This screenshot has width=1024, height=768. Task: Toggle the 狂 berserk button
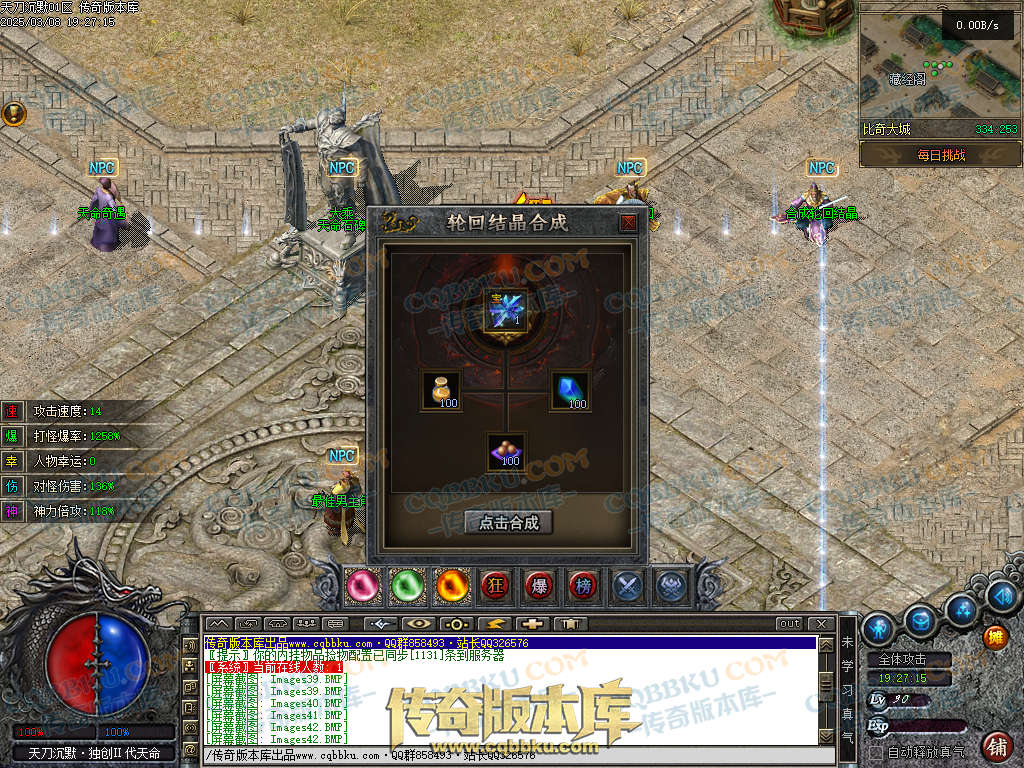click(495, 585)
